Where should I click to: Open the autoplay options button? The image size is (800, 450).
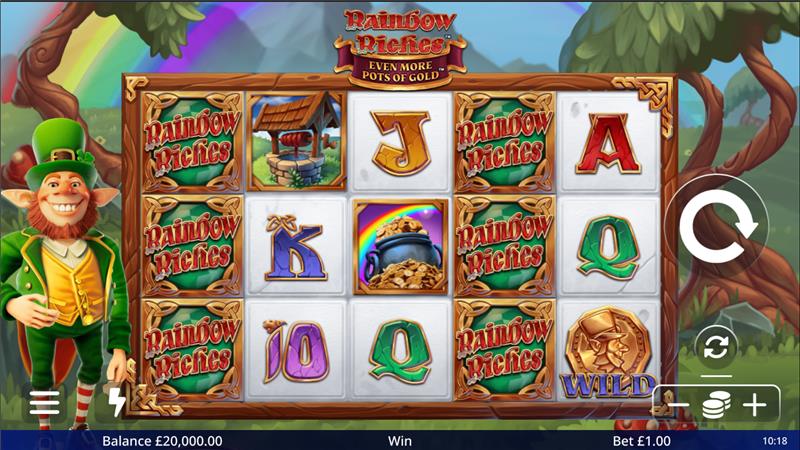point(717,346)
